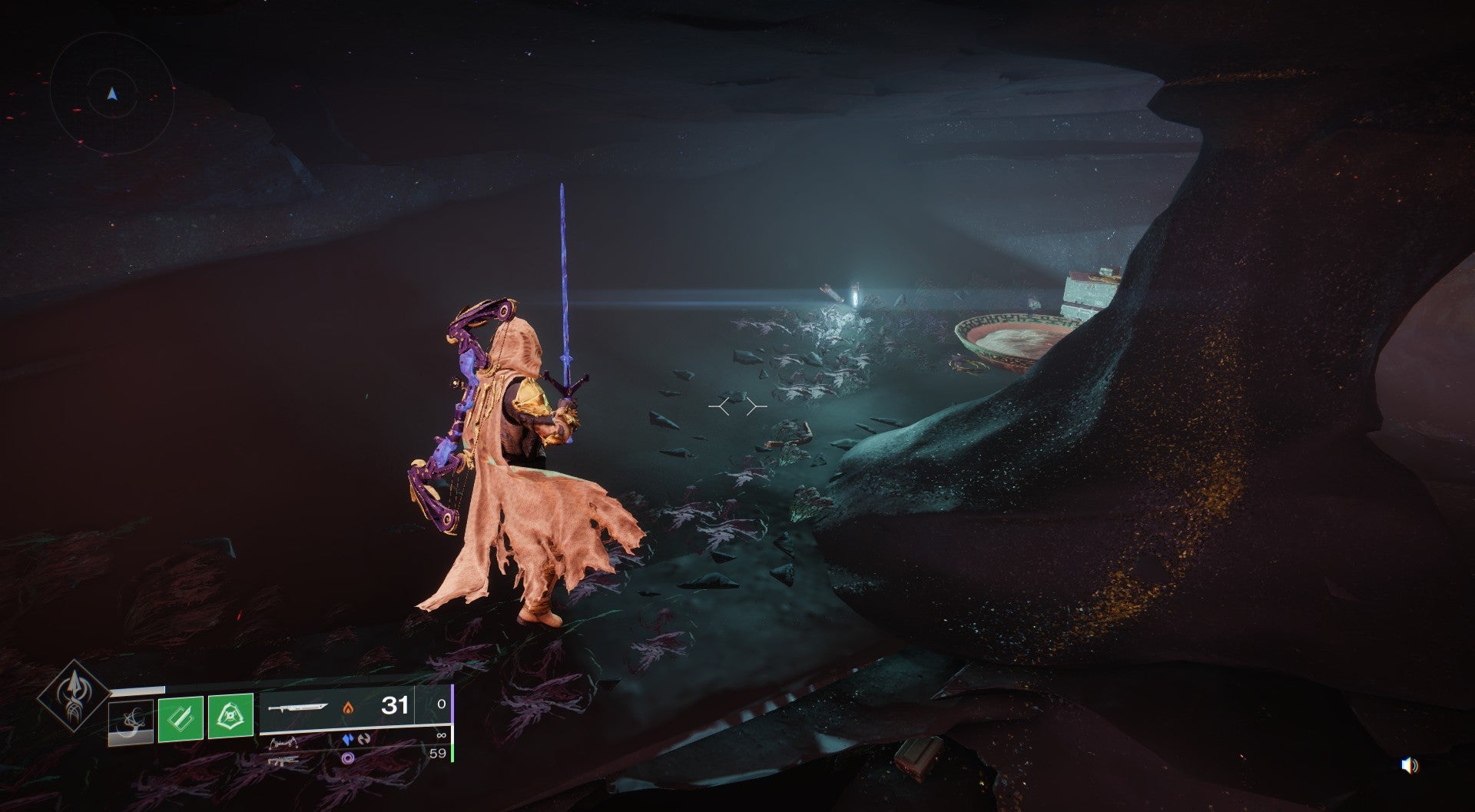The height and width of the screenshot is (812, 1475).
Task: Click the speaker volume icon
Action: (x=1409, y=765)
